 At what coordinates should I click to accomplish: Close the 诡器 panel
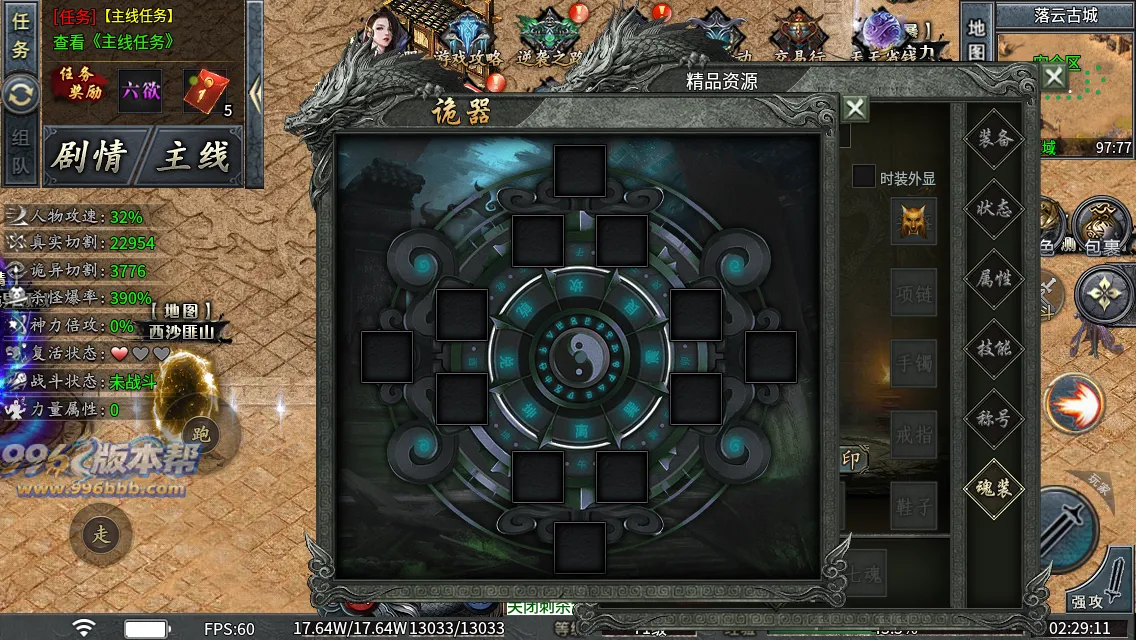855,108
